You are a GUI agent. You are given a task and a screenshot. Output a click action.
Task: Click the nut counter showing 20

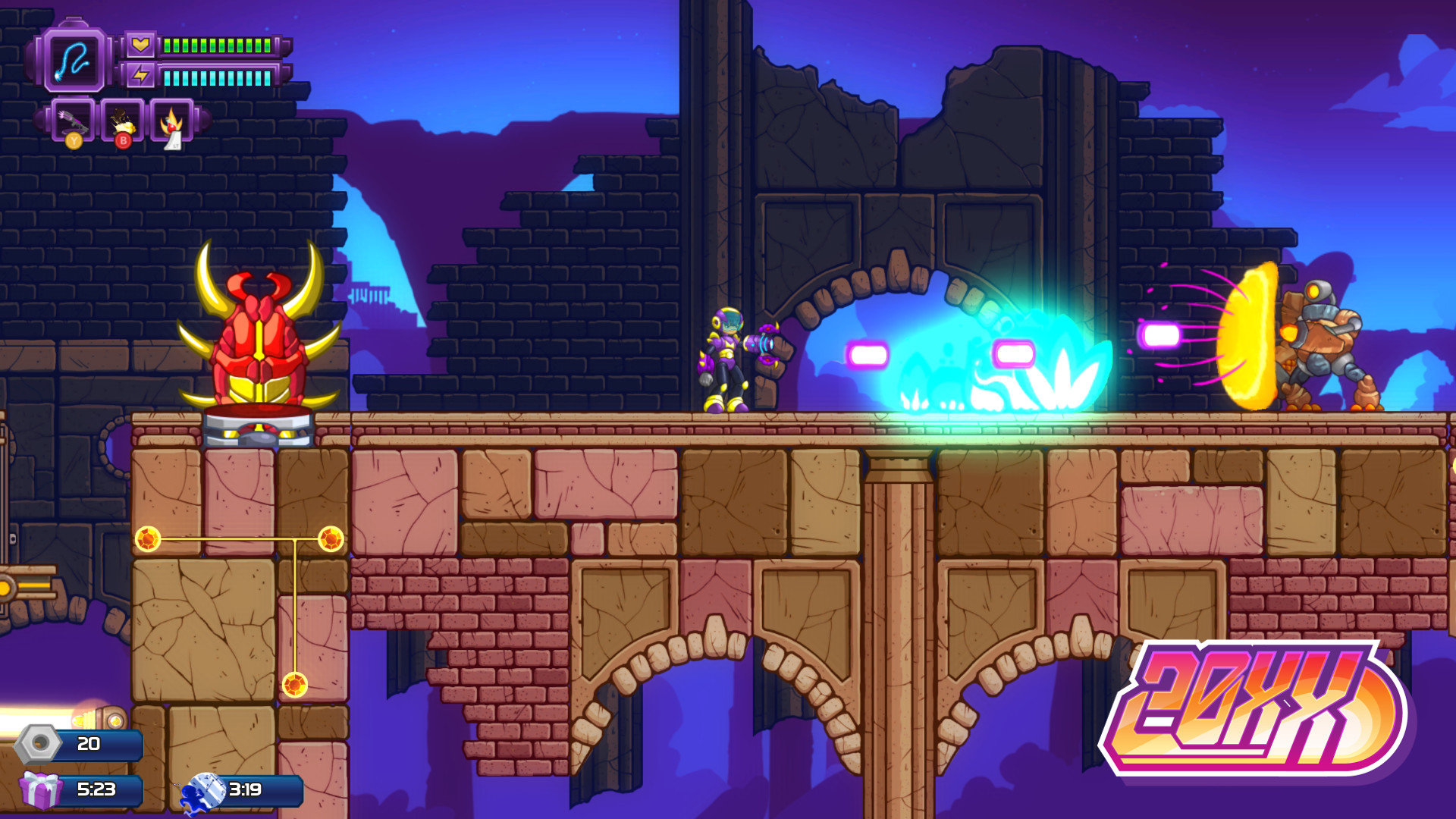[x=89, y=745]
